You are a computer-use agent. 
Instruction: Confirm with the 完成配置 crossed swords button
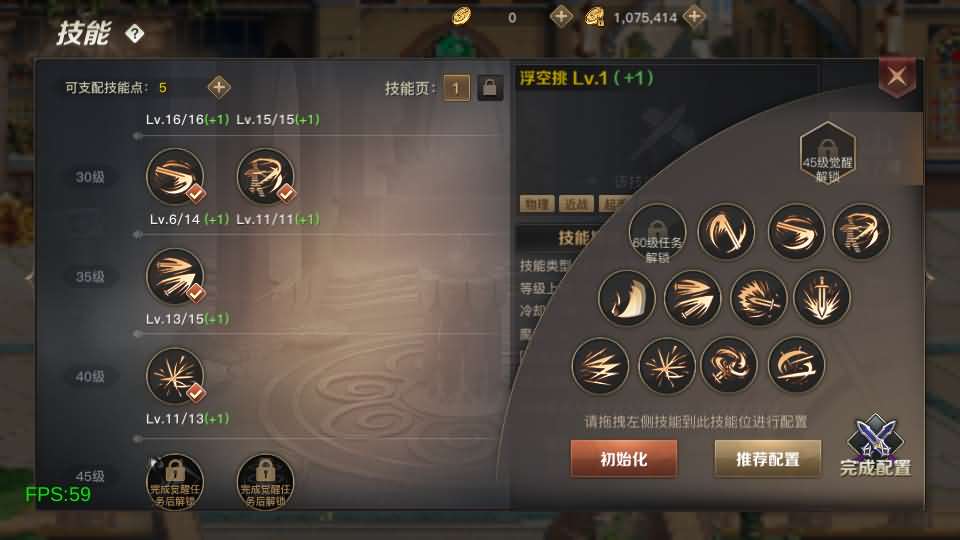pos(874,447)
